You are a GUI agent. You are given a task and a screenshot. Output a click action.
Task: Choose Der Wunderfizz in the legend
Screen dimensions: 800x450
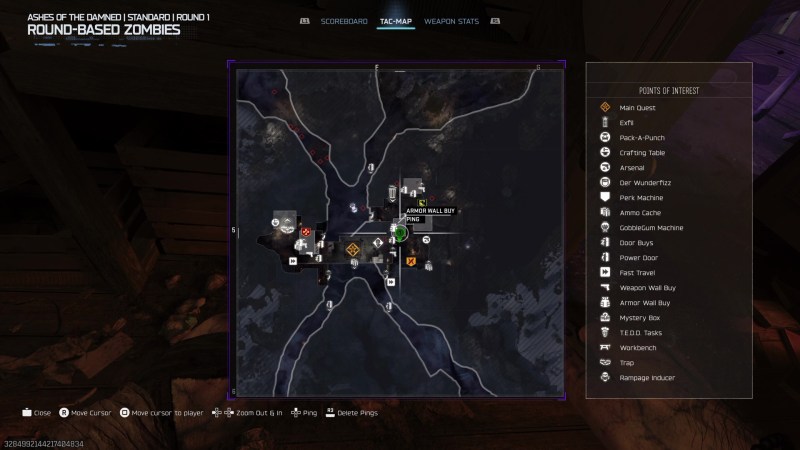[642, 182]
